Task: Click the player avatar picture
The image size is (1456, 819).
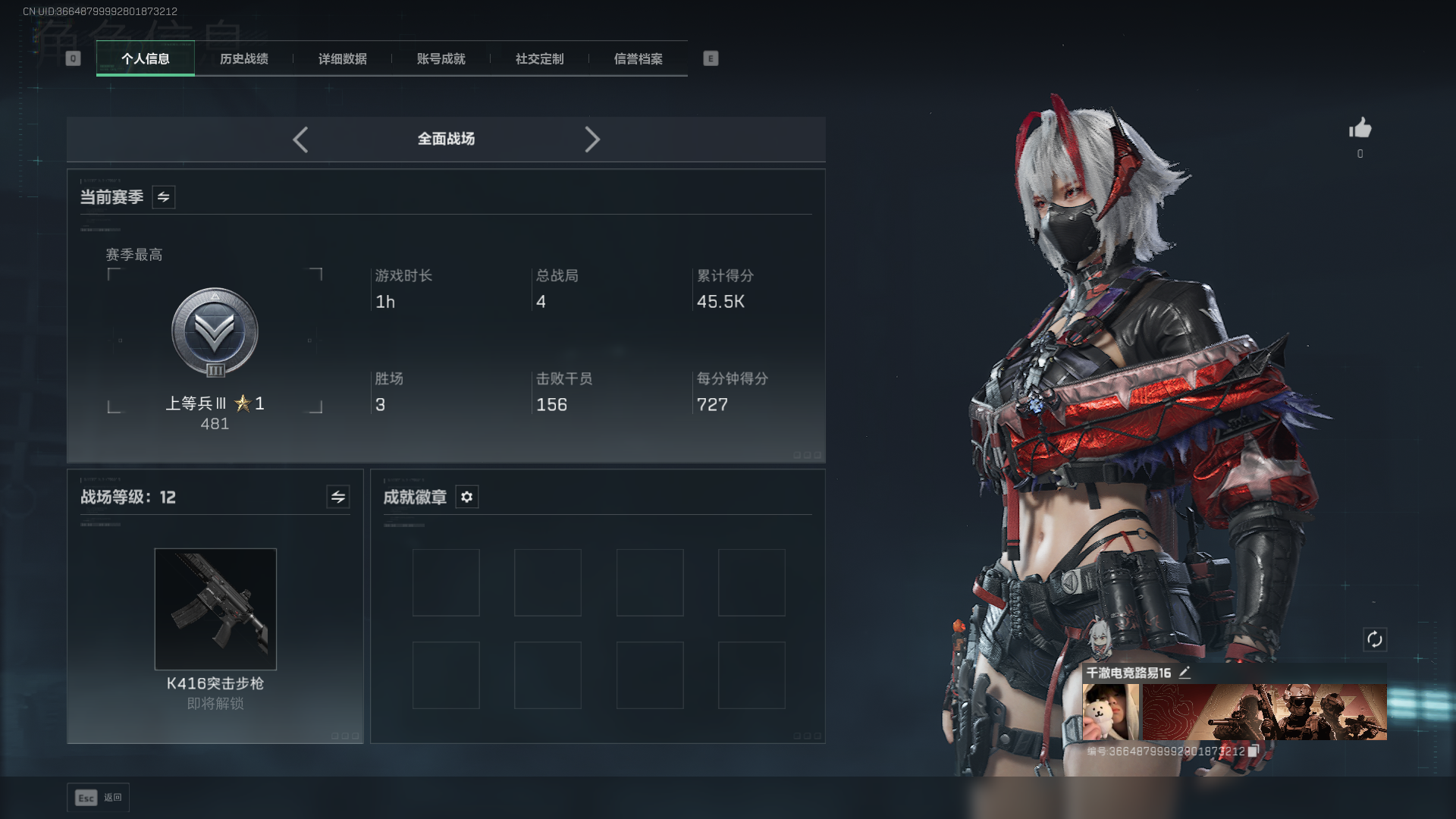Action: [x=1110, y=712]
